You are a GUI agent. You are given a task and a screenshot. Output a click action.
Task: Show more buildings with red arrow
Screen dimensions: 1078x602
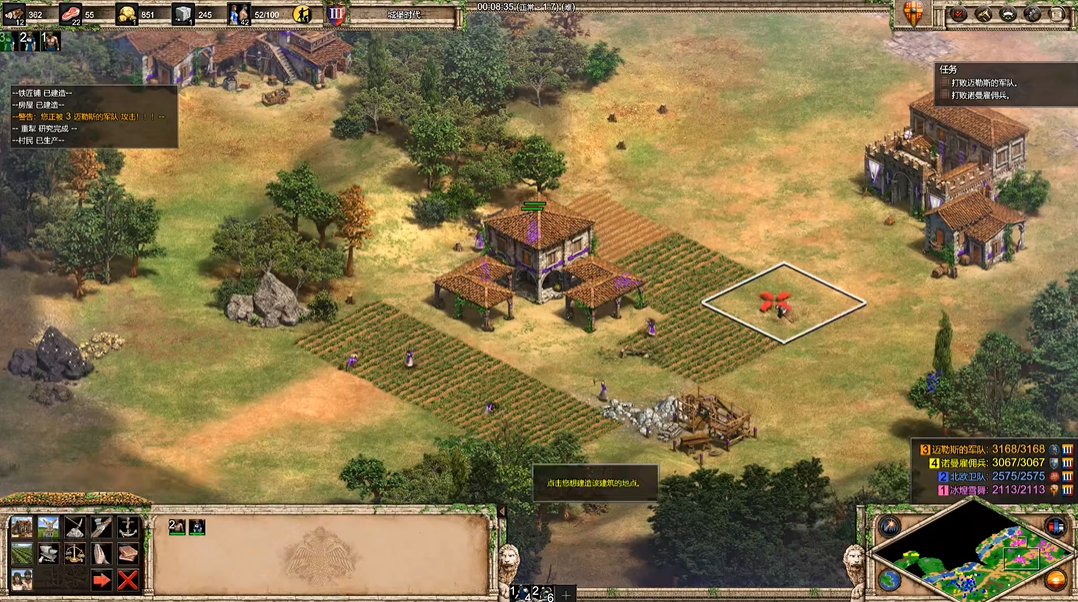click(101, 579)
